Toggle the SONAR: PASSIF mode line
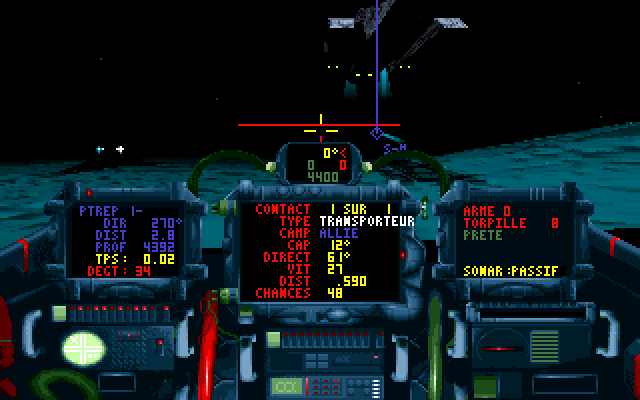Image resolution: width=640 pixels, height=400 pixels. pos(512,271)
